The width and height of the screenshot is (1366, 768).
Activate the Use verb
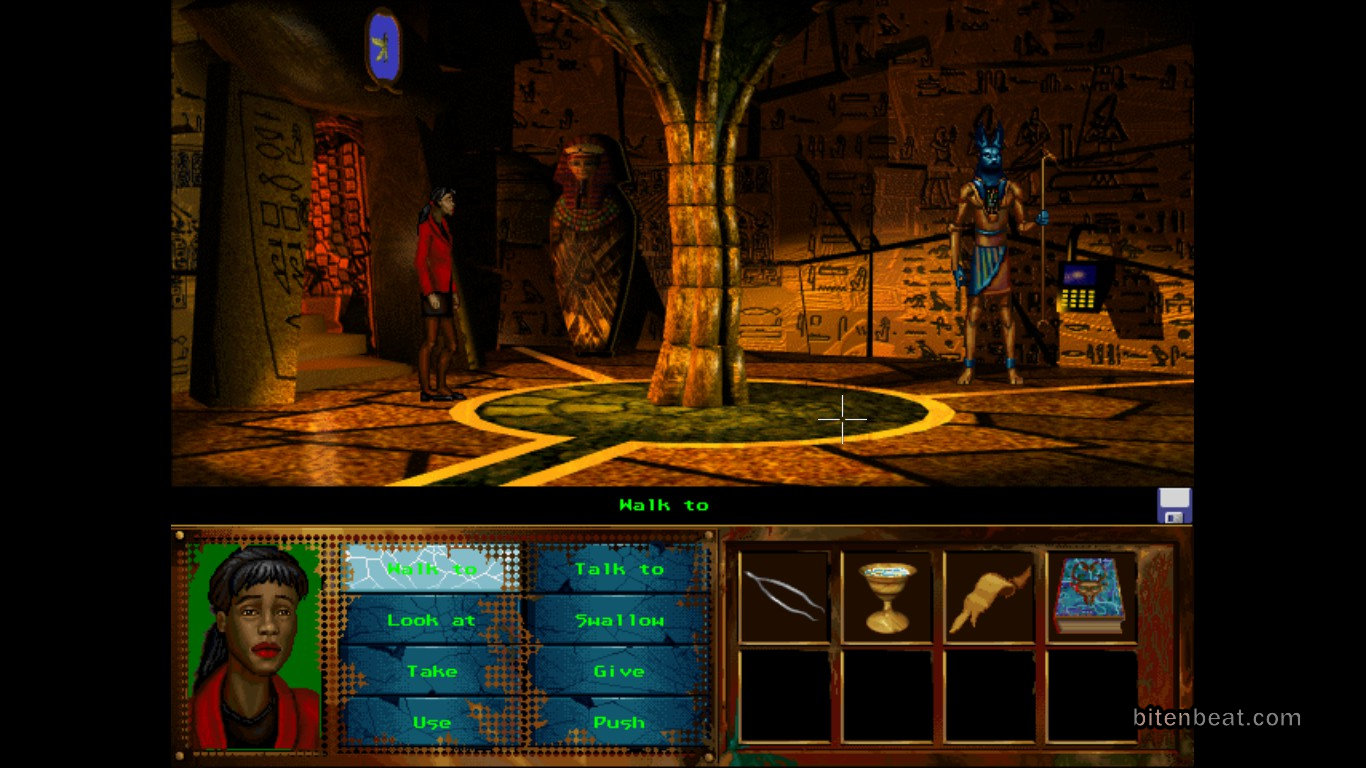click(x=432, y=722)
